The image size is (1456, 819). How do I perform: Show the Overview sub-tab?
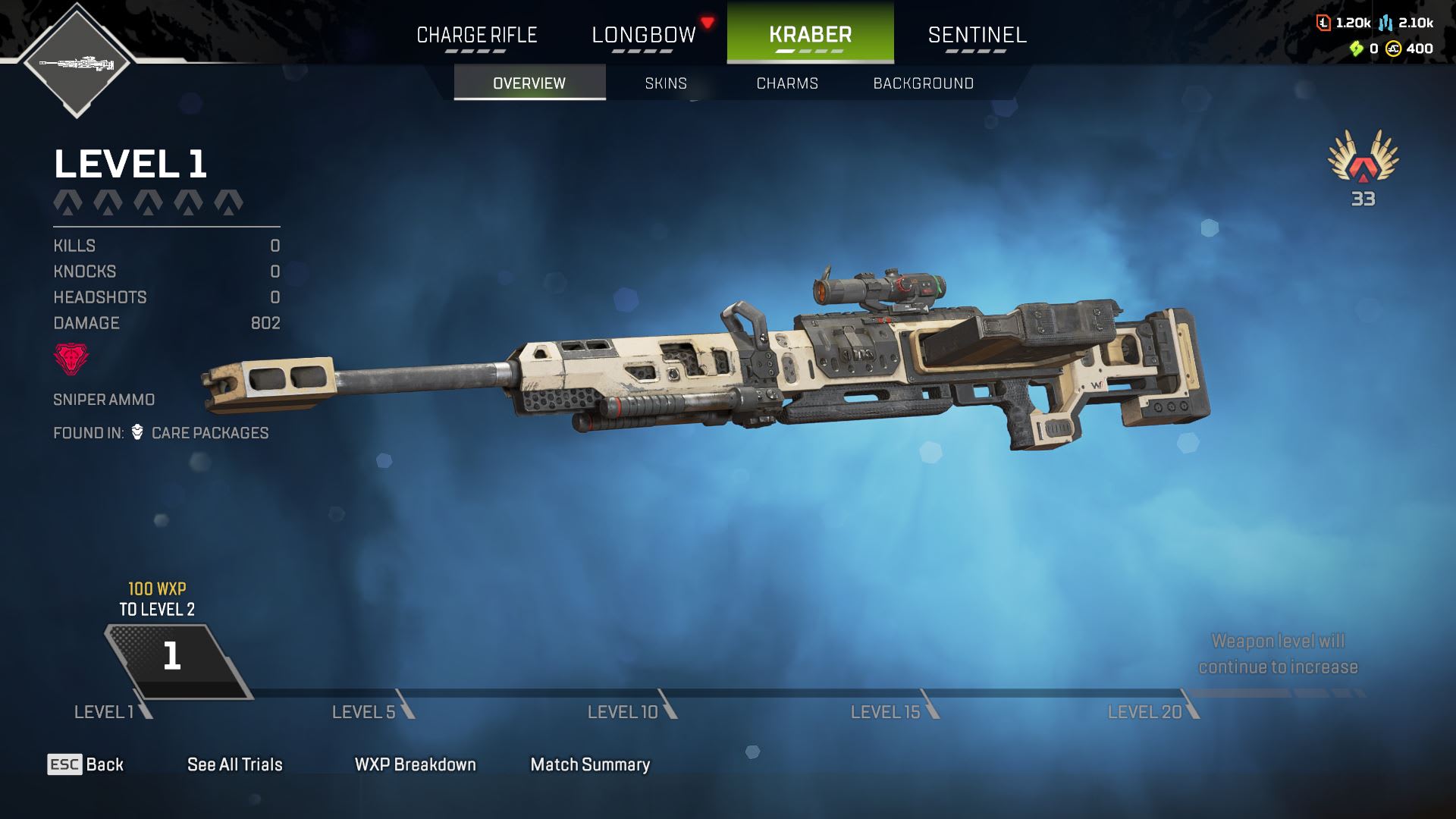(529, 83)
